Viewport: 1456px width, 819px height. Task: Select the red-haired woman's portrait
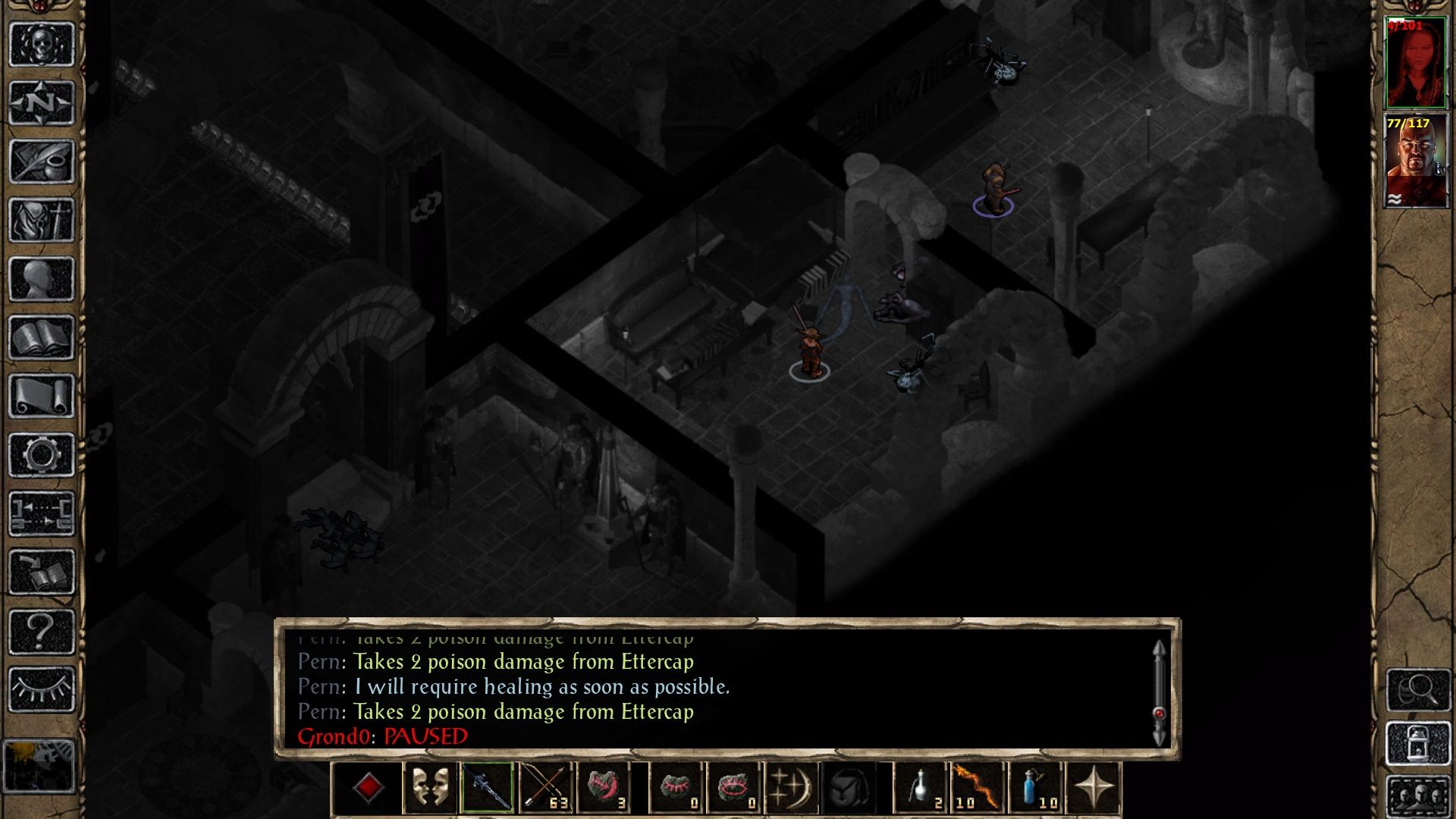(x=1415, y=64)
